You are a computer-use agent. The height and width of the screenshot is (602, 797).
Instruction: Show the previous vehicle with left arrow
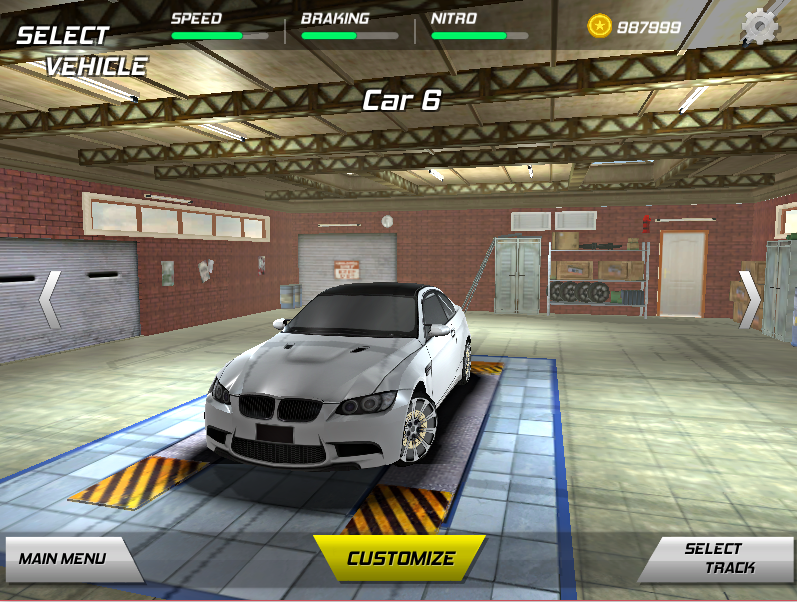[50, 299]
